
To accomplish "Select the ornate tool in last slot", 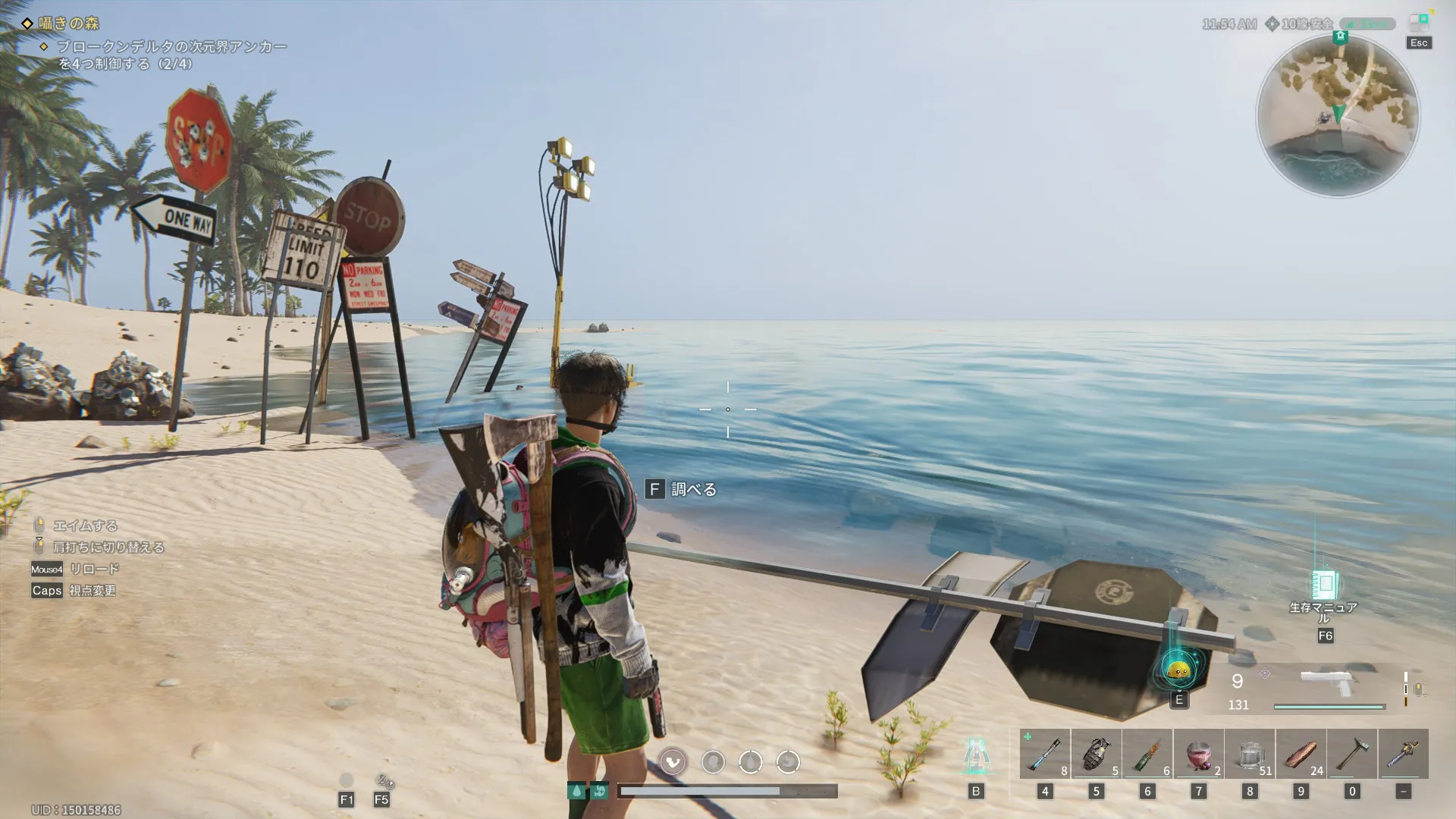I will pyautogui.click(x=1403, y=754).
